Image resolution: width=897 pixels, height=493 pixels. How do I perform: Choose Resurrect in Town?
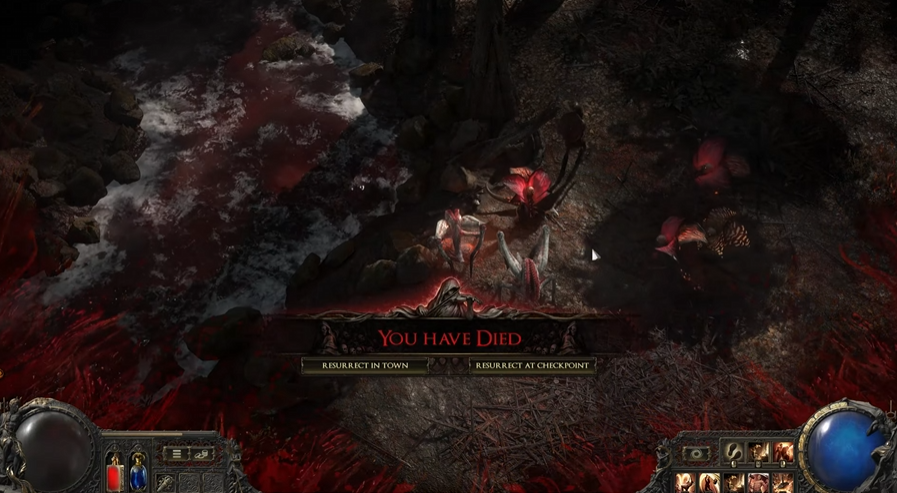365,366
